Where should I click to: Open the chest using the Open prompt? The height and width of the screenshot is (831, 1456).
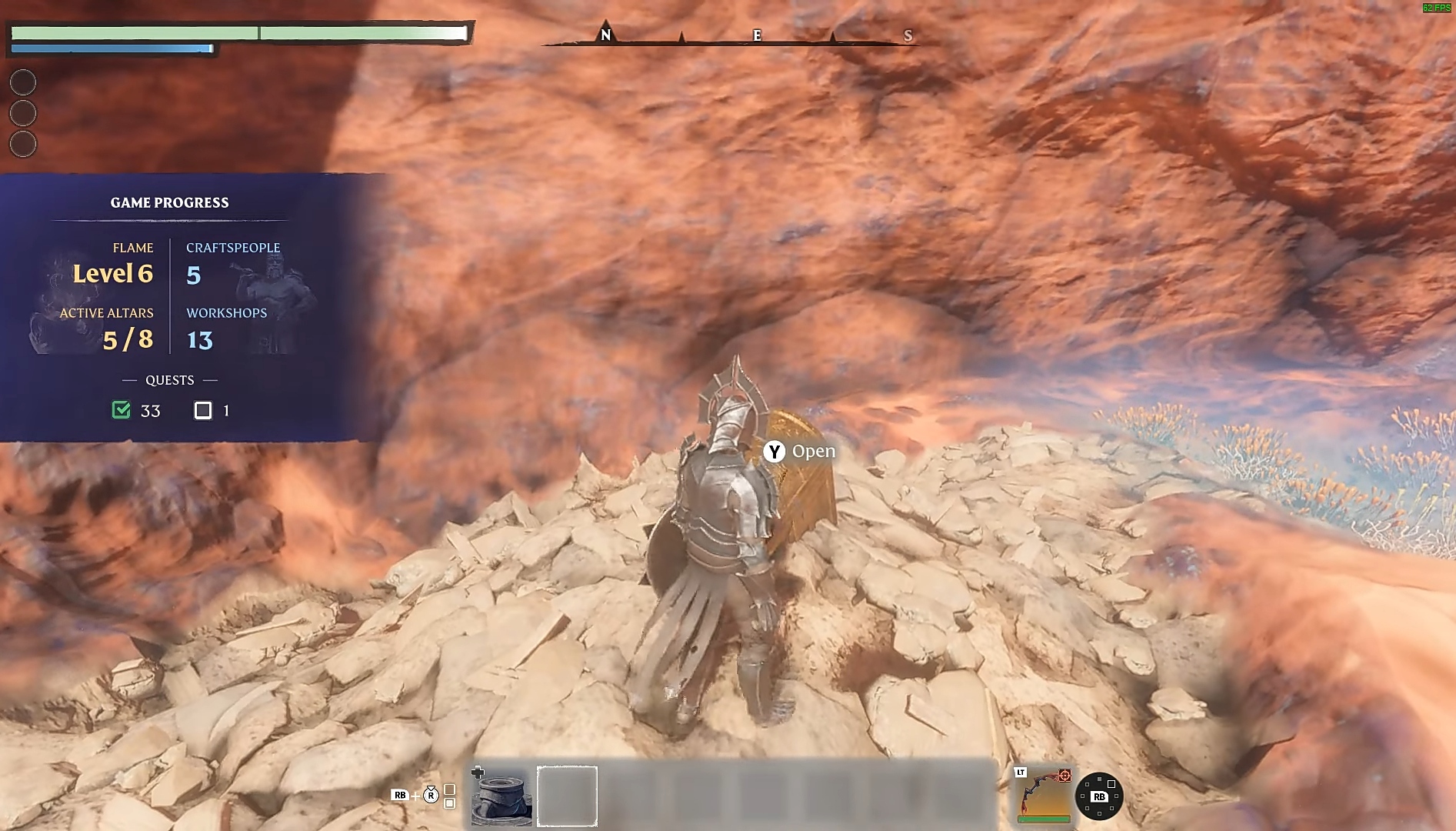click(x=814, y=452)
